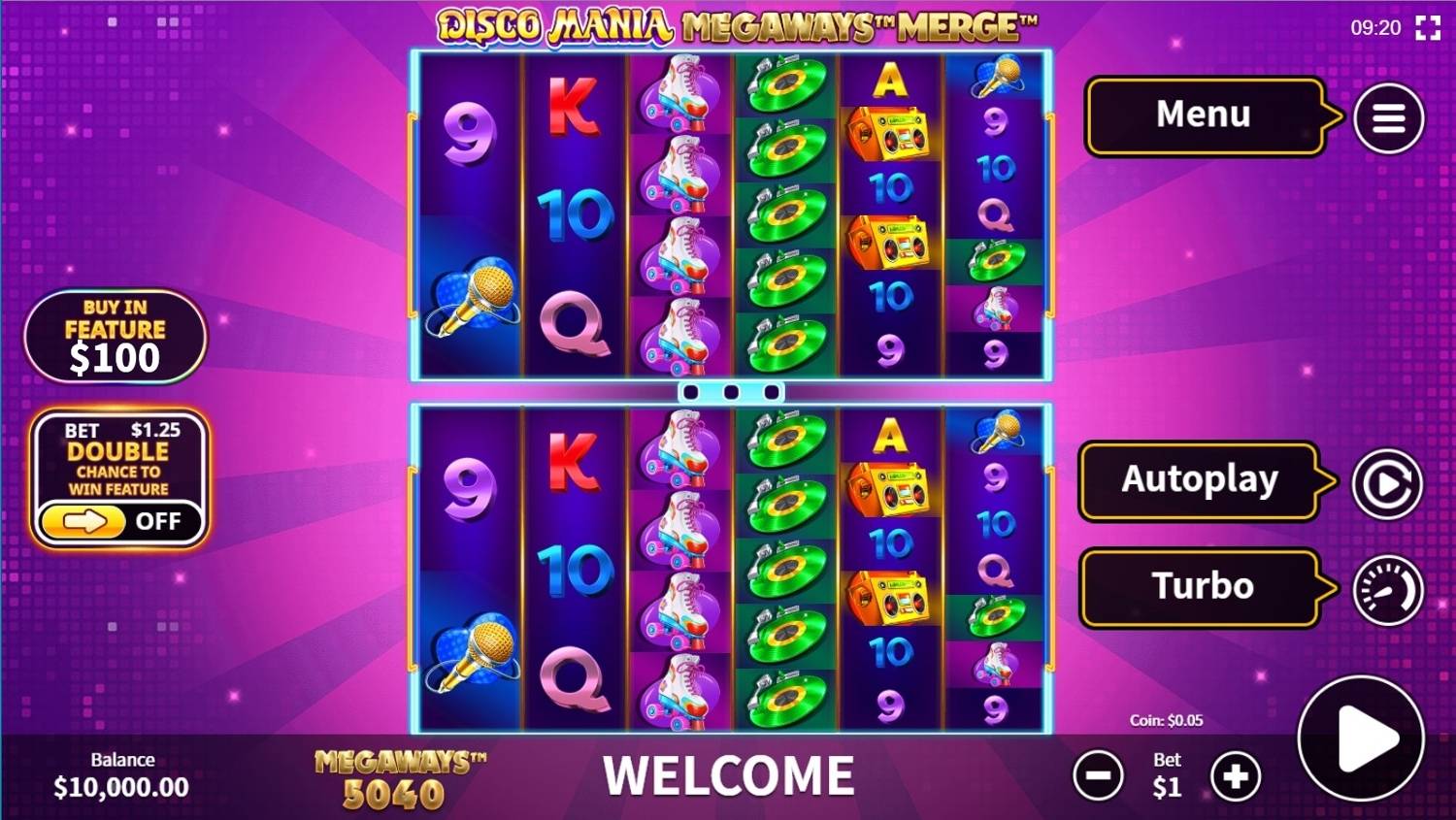
Task: Open the hamburger Menu icon
Action: (x=1387, y=116)
